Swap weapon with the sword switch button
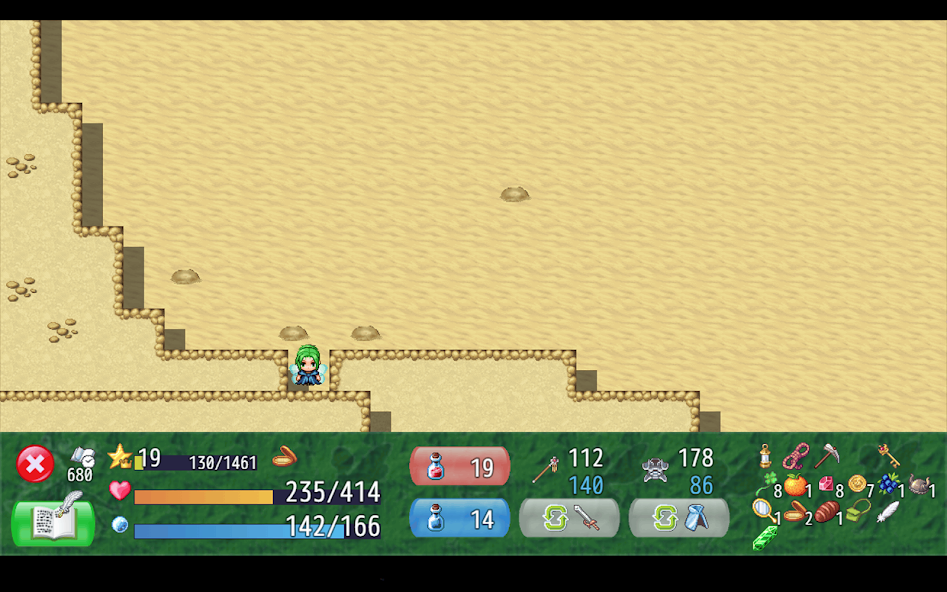Viewport: 947px width, 592px height. pos(569,518)
